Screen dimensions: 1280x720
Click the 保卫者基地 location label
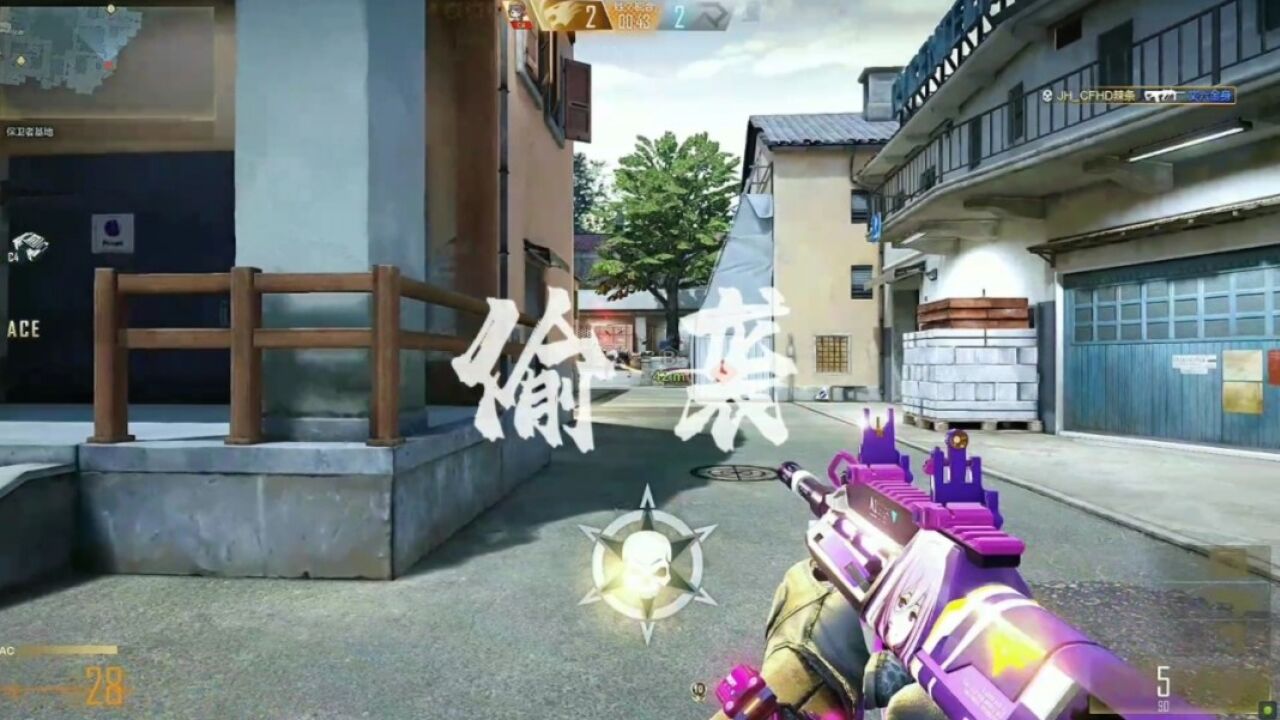32,130
